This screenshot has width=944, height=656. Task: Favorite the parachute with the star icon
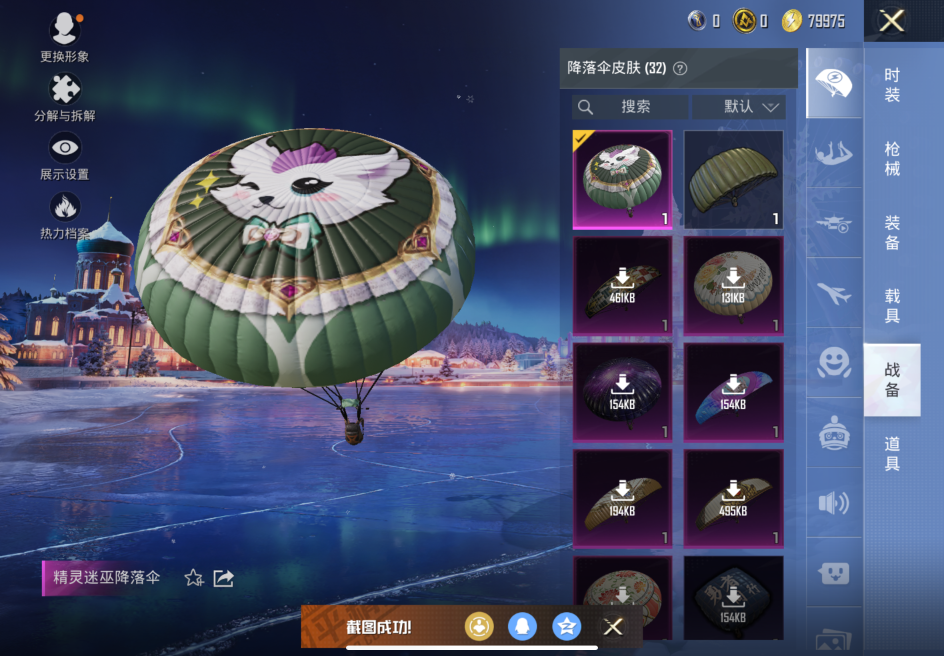pos(194,578)
